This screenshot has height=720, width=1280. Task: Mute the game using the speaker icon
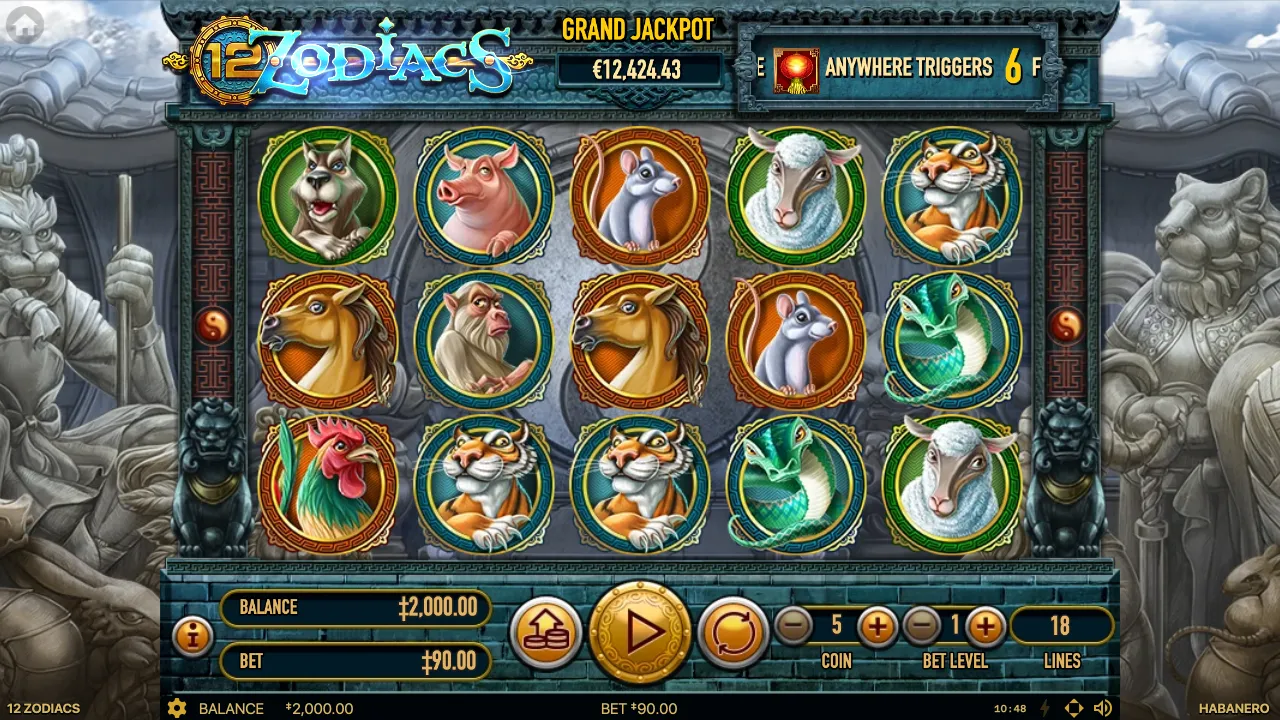click(x=1104, y=707)
